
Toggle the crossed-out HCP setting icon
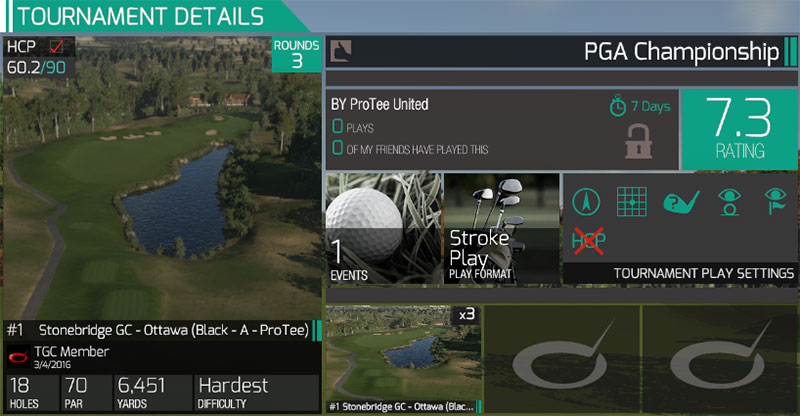click(x=587, y=240)
